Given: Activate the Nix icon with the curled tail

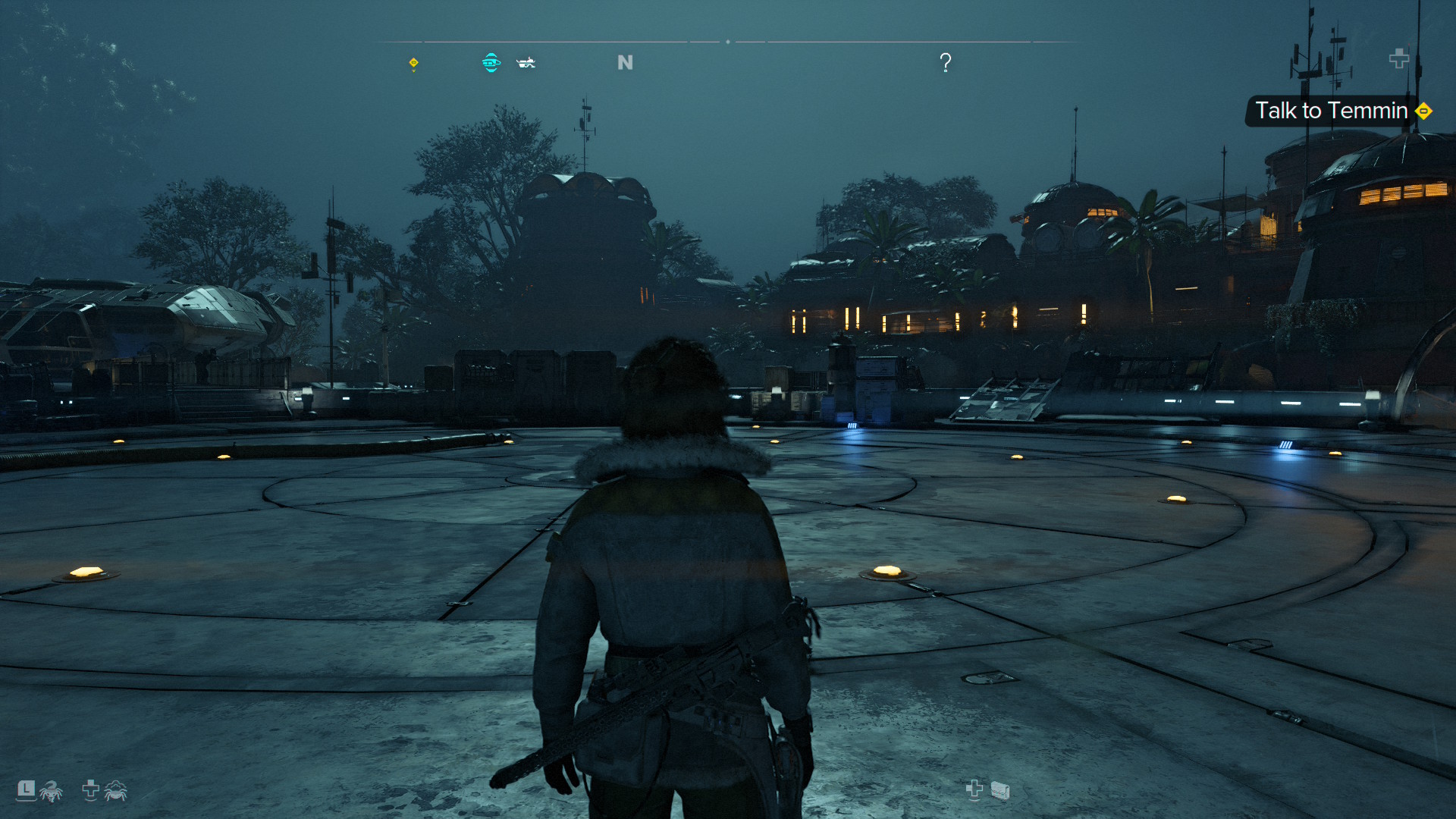Looking at the screenshot, I should (51, 791).
